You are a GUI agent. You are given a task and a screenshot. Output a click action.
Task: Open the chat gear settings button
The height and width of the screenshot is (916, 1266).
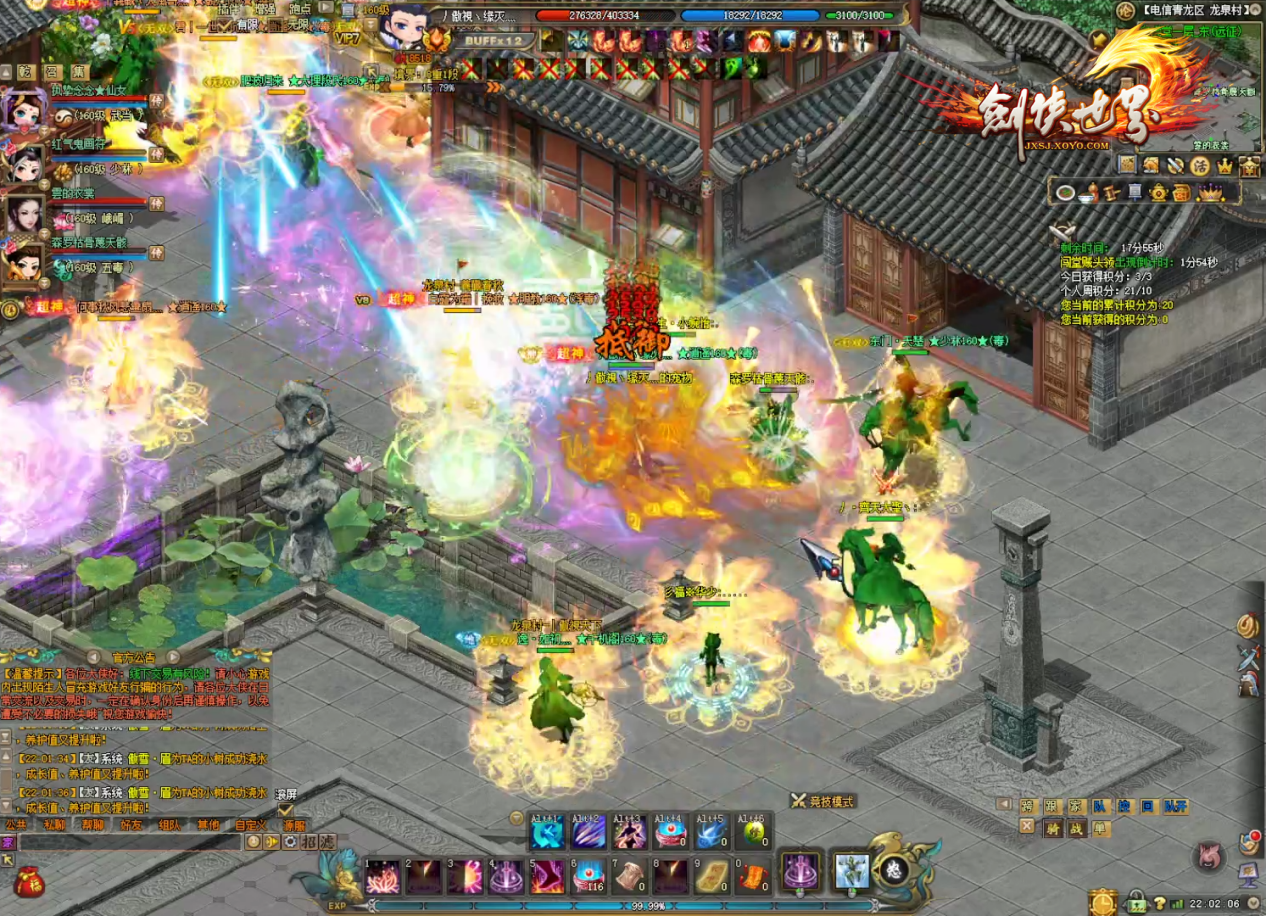289,842
